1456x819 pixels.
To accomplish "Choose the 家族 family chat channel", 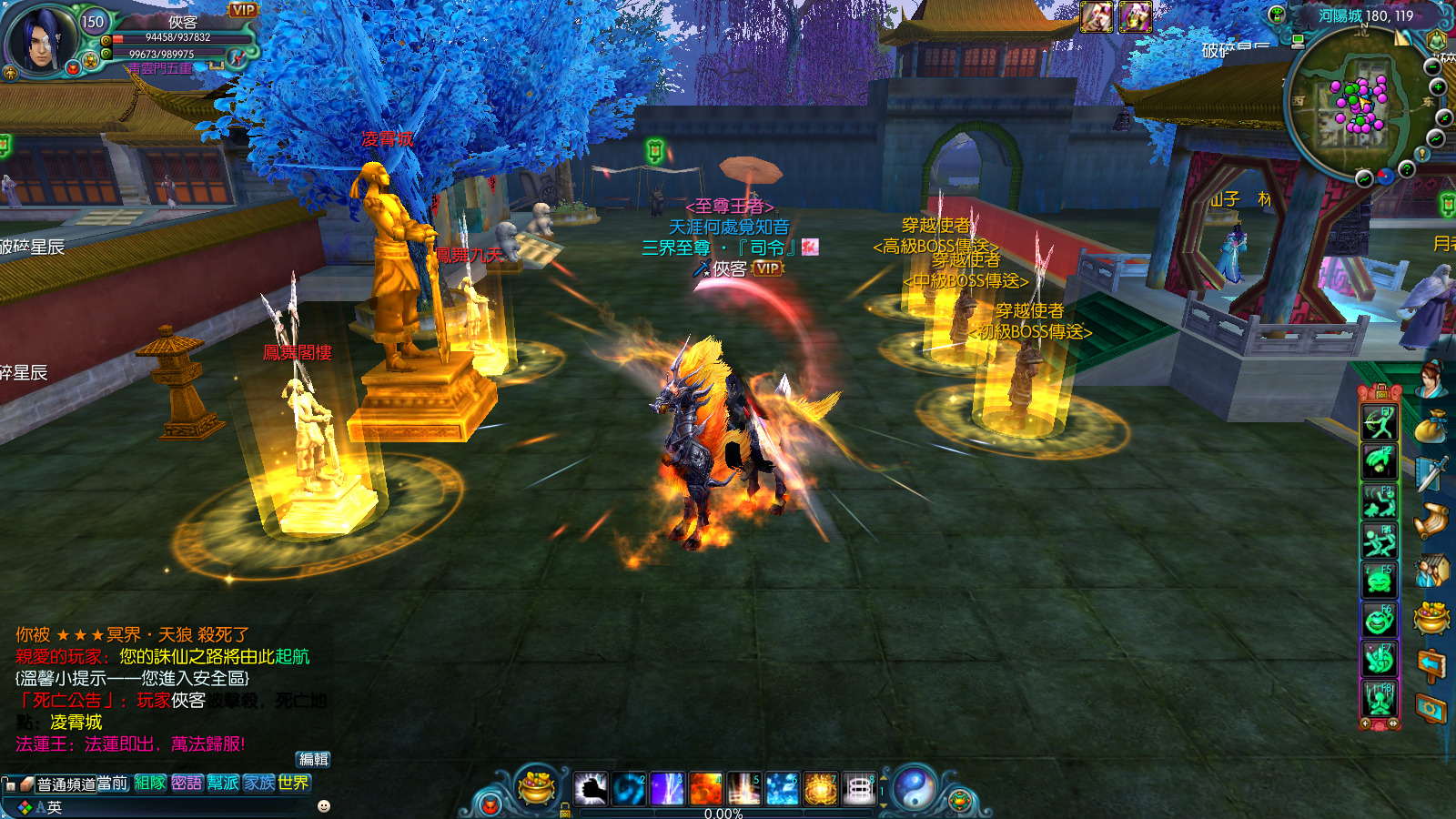I will [x=259, y=783].
